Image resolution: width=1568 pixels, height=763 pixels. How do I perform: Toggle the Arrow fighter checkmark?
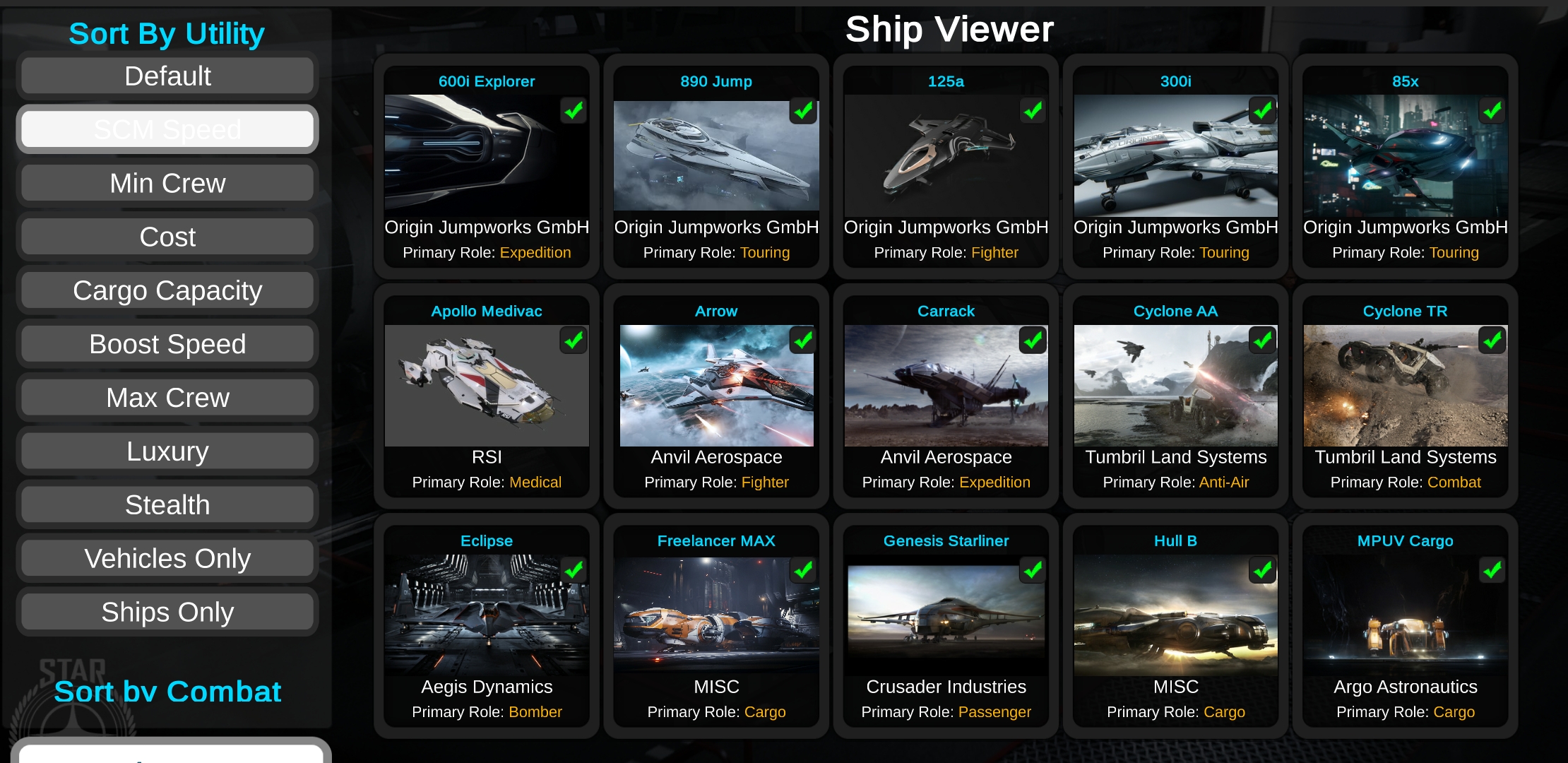coord(803,341)
